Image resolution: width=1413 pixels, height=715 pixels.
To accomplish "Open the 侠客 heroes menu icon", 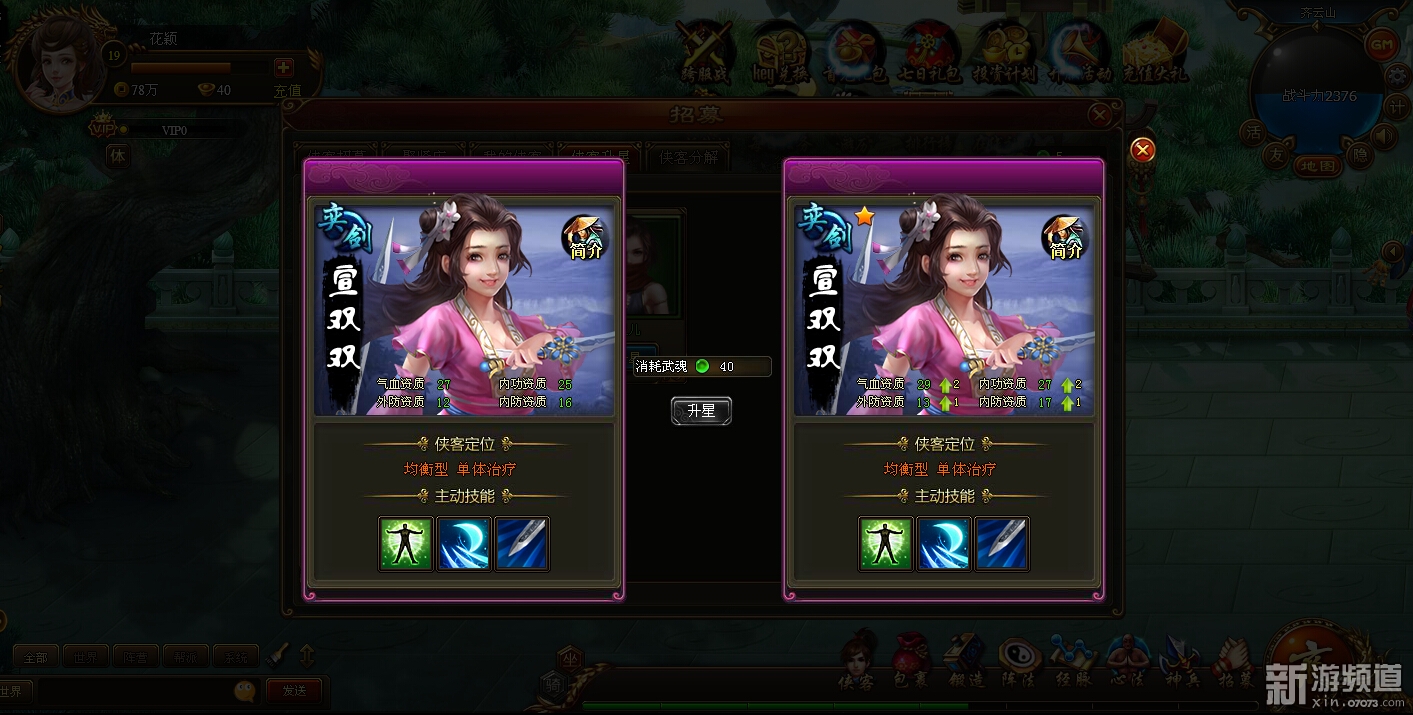I will click(856, 660).
